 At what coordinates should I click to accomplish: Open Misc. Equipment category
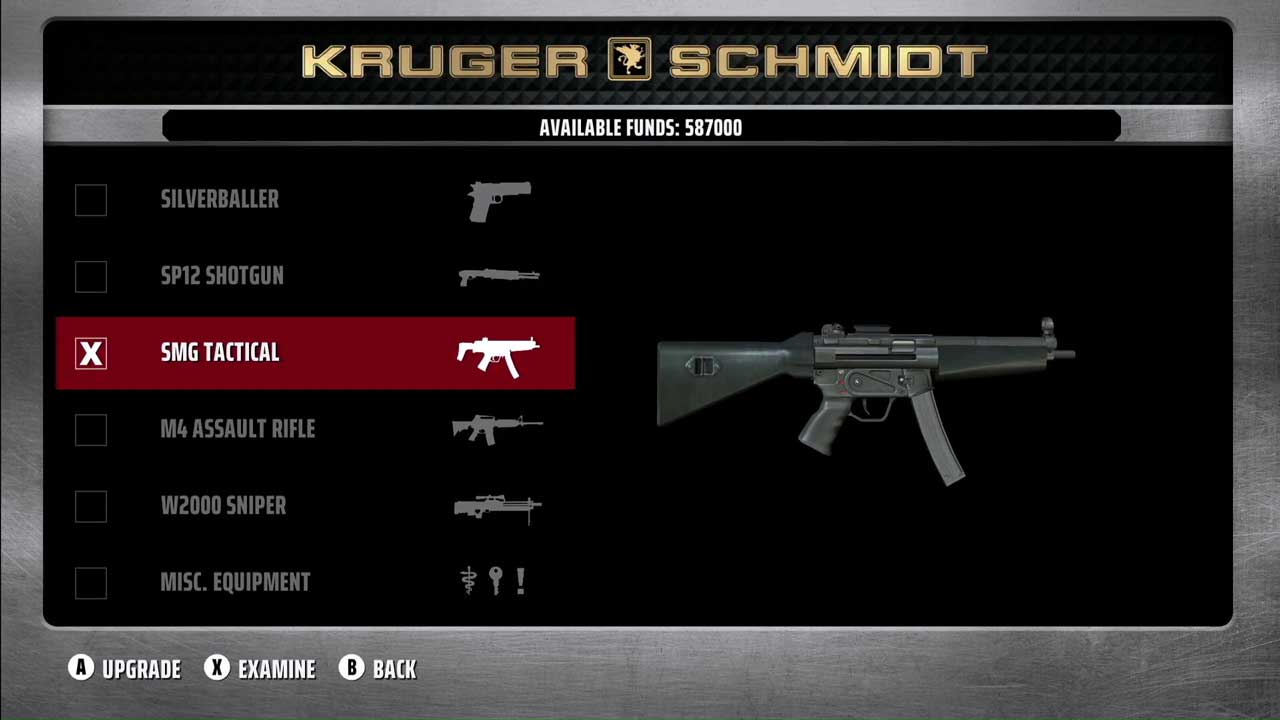click(235, 582)
